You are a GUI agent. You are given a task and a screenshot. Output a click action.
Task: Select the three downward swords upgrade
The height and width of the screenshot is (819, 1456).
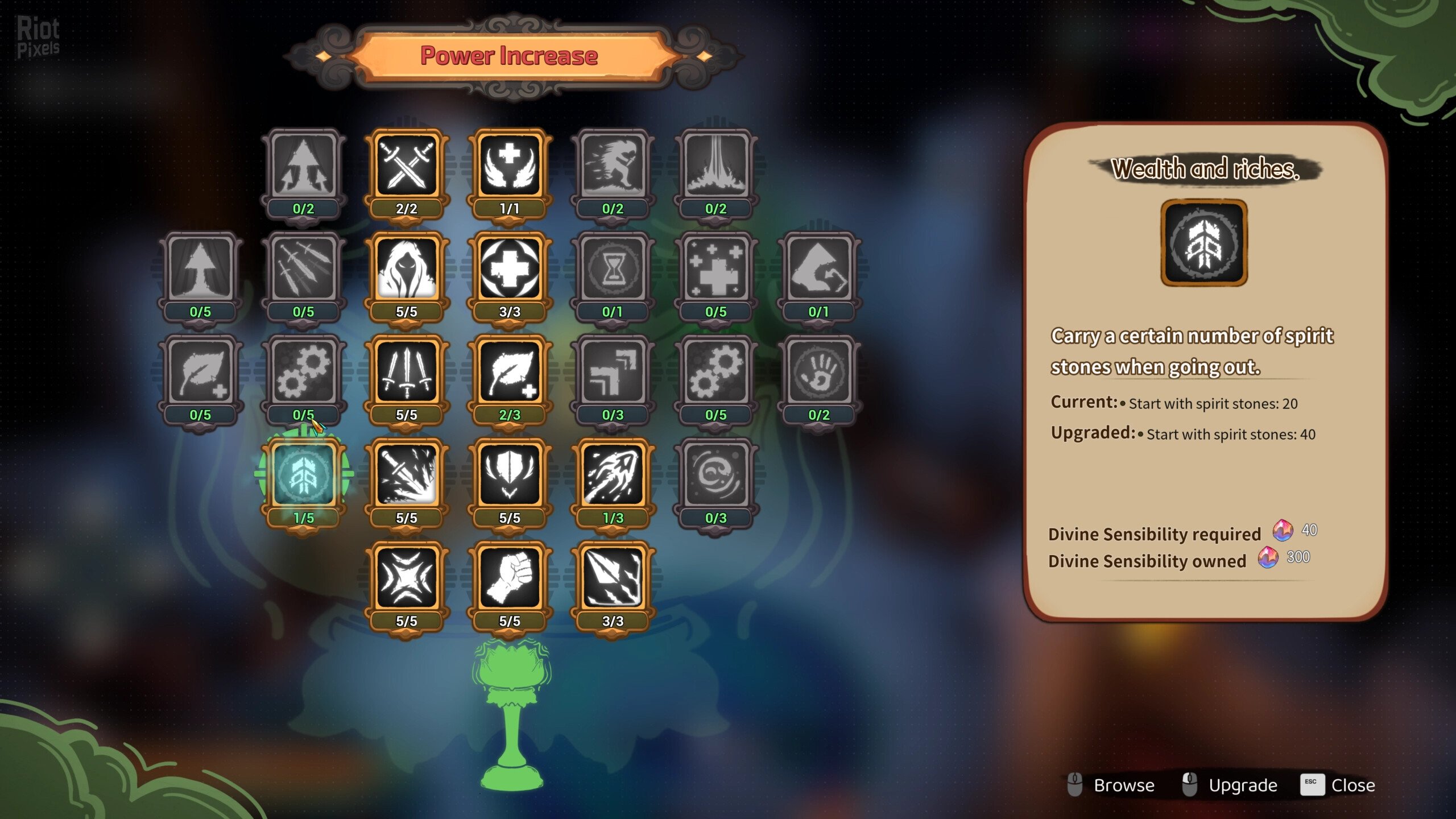(406, 371)
